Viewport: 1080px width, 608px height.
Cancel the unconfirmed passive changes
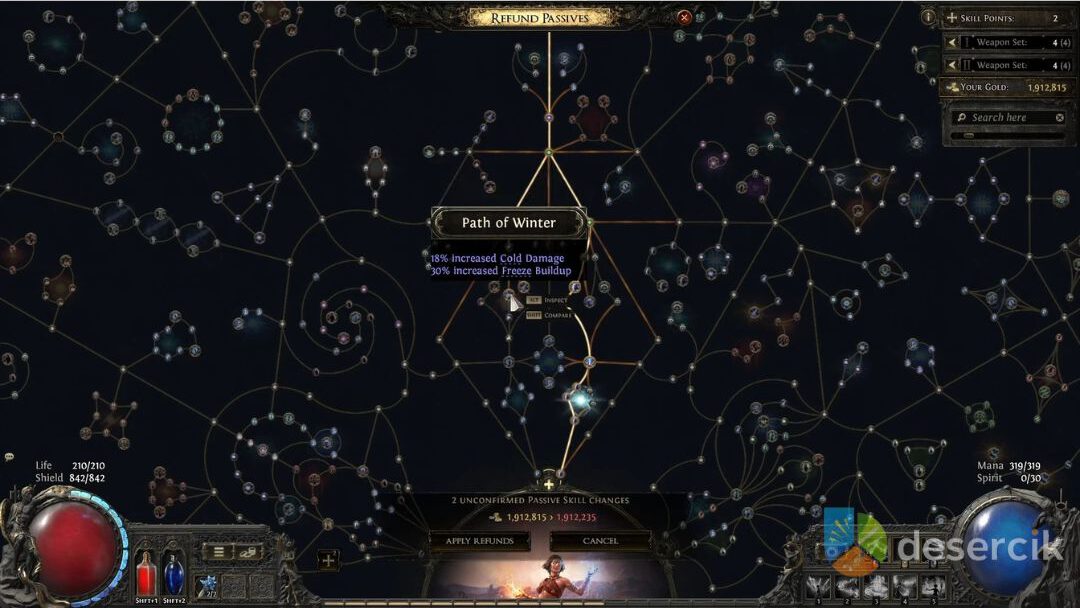pyautogui.click(x=601, y=541)
